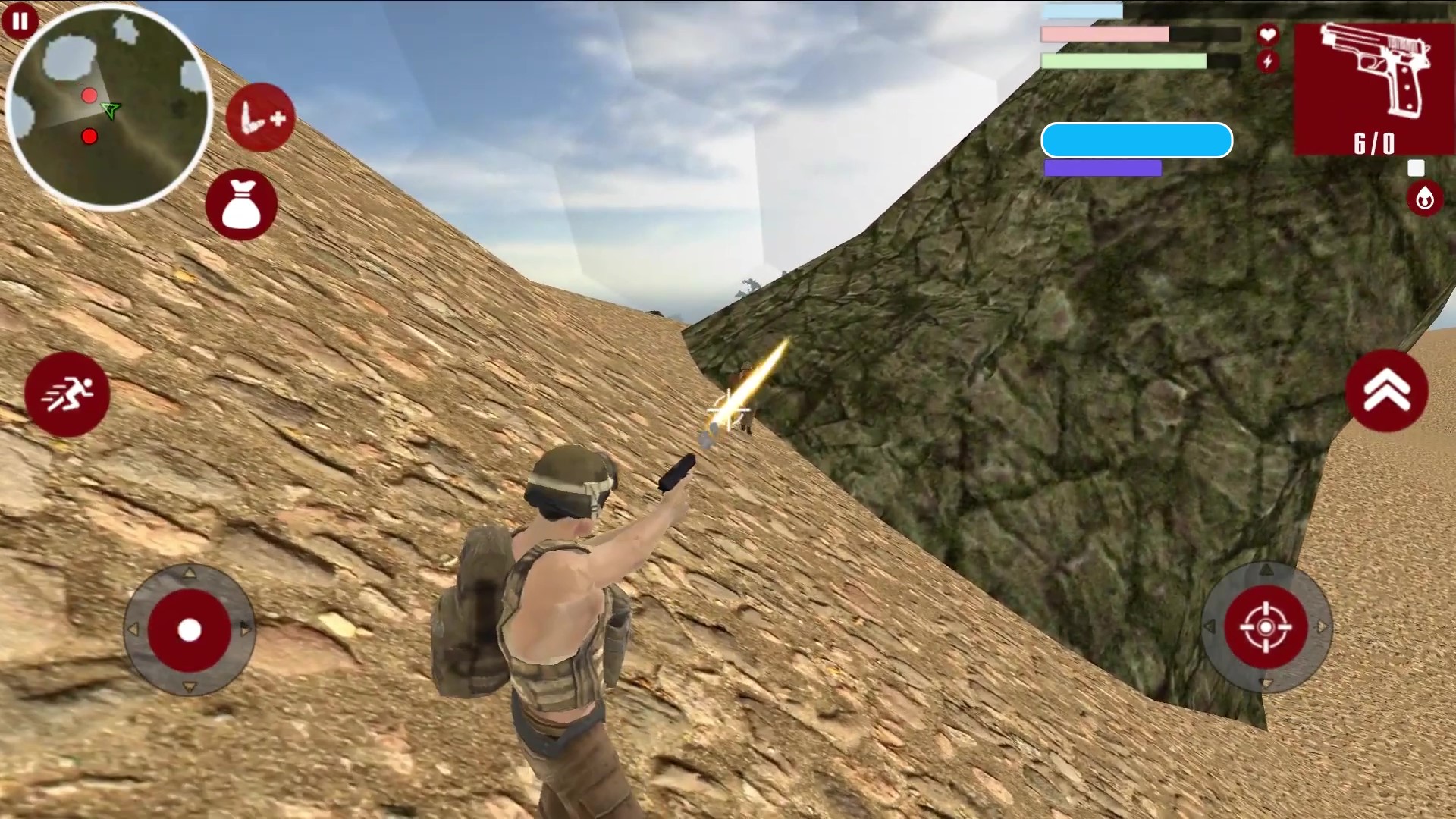Click the blue progress bar
The image size is (1456, 819).
[1137, 140]
